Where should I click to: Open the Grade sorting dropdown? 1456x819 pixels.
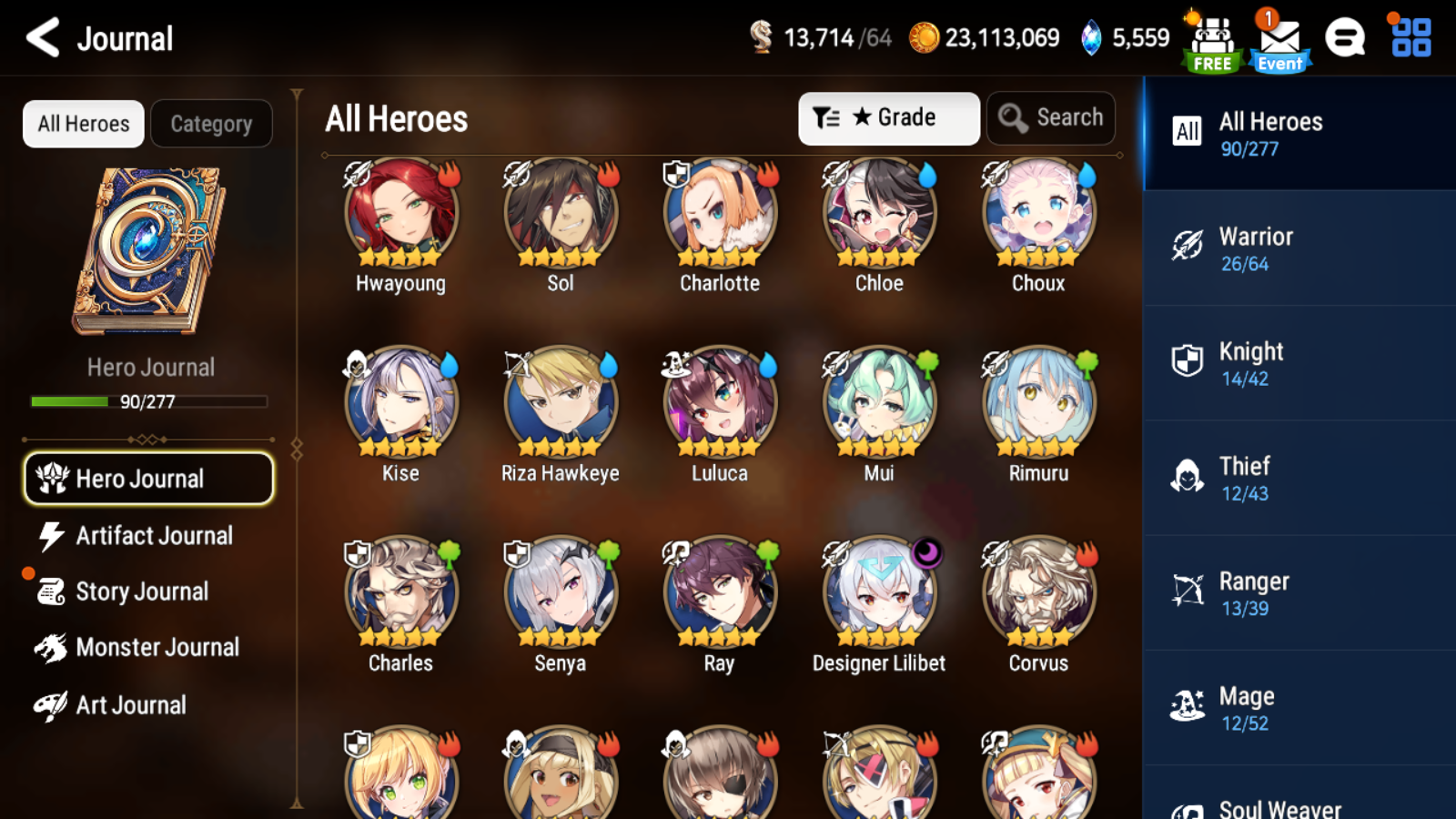[x=888, y=117]
